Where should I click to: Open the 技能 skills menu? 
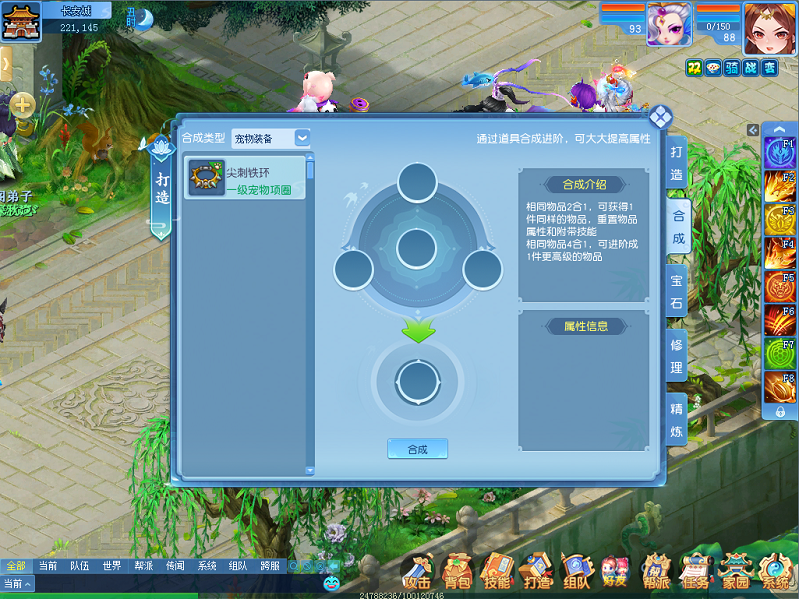point(497,572)
